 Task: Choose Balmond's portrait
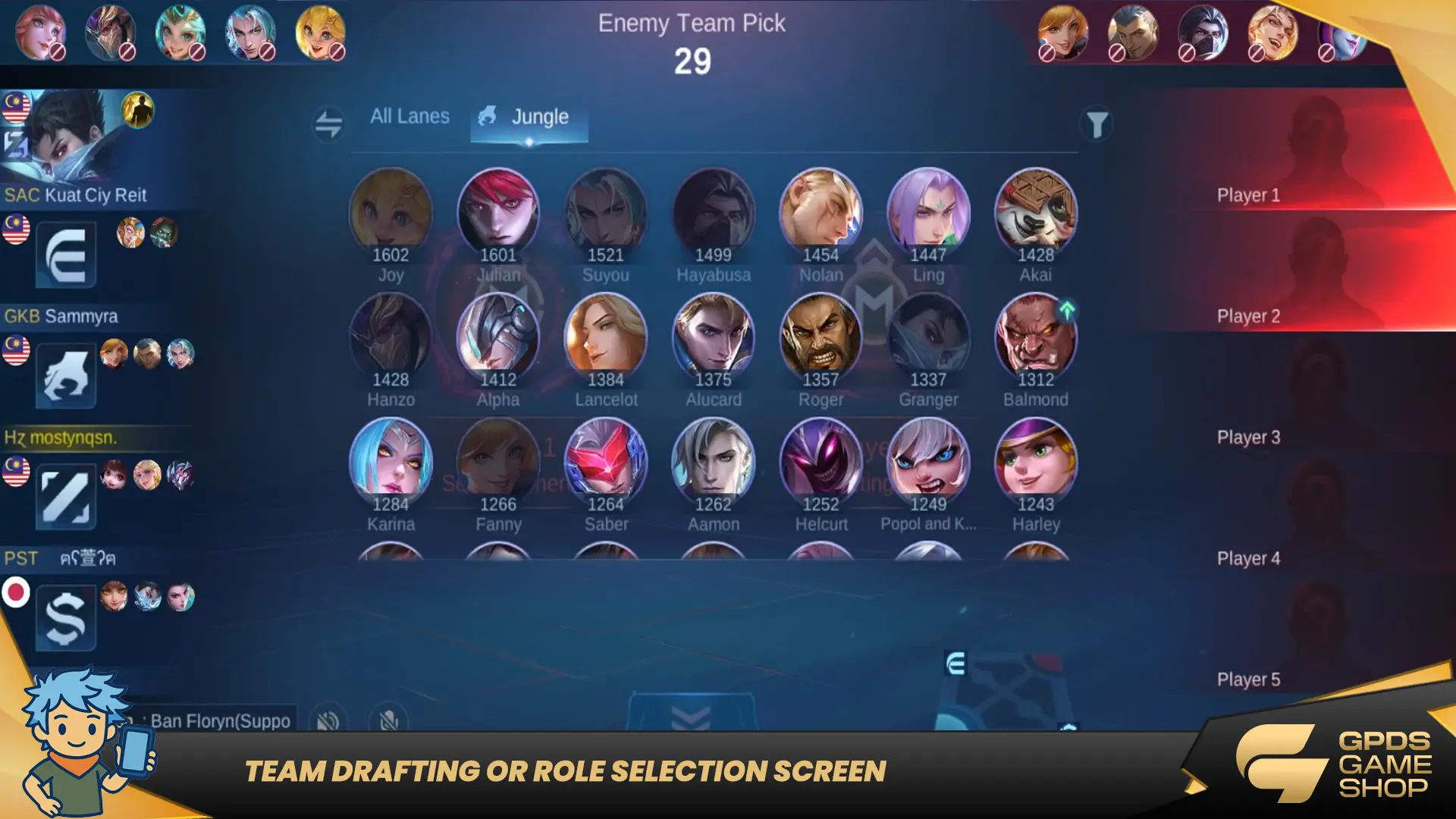tap(1036, 335)
